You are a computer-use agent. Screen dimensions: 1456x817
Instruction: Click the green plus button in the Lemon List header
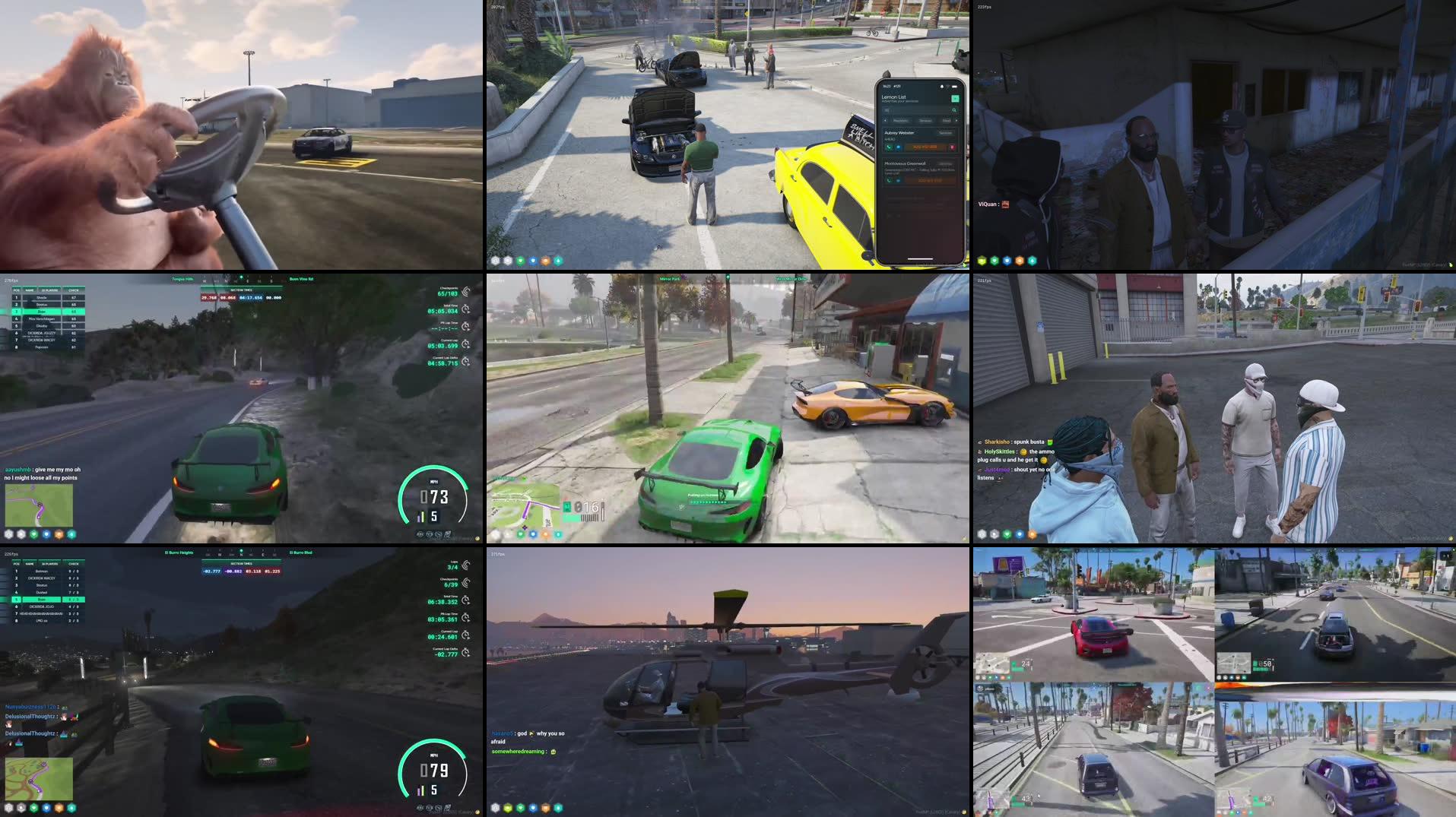coord(956,99)
